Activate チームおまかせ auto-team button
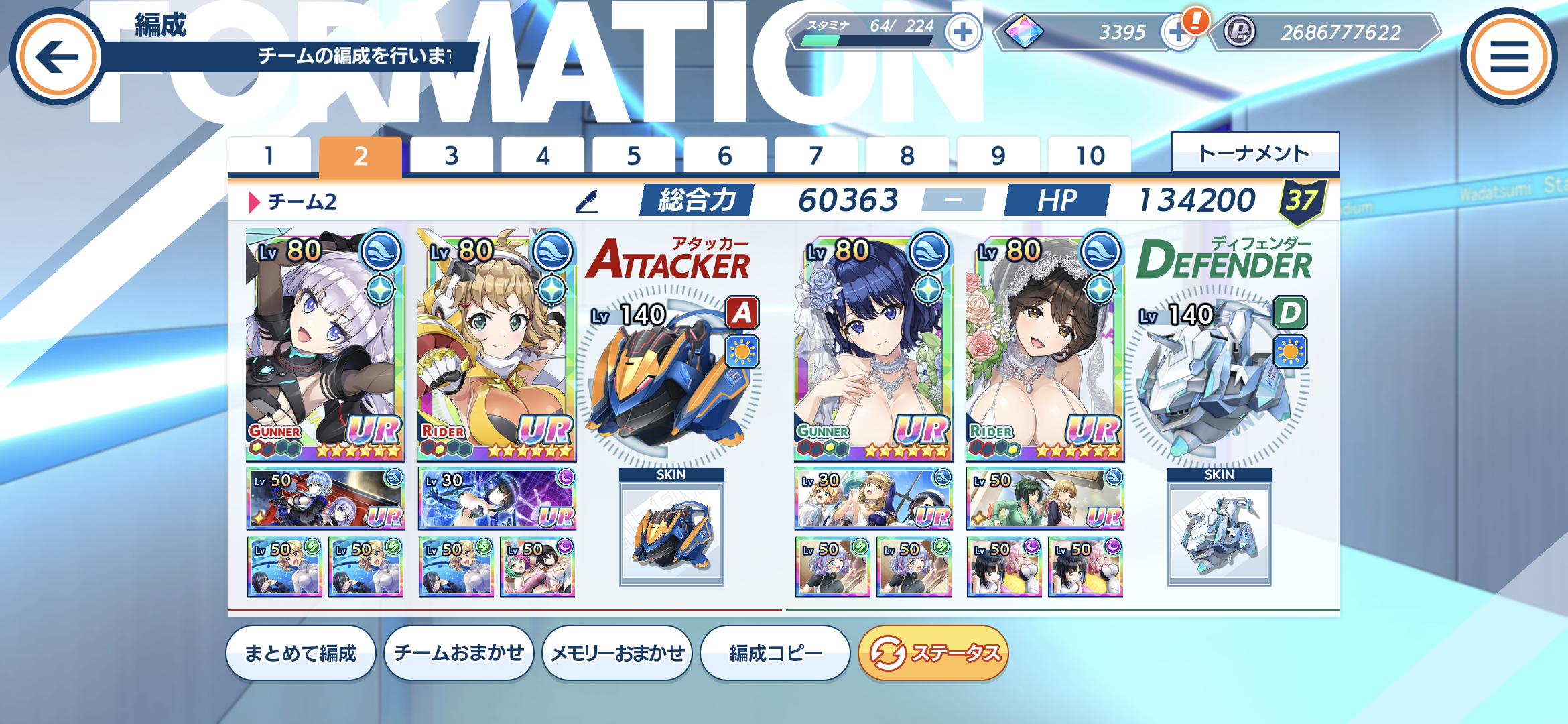The width and height of the screenshot is (1568, 724). 459,653
